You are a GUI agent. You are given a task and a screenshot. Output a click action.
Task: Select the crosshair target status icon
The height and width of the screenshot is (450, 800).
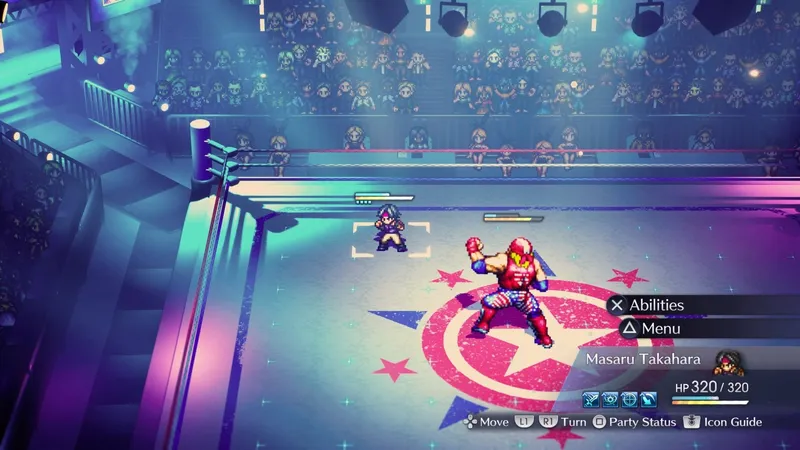629,400
